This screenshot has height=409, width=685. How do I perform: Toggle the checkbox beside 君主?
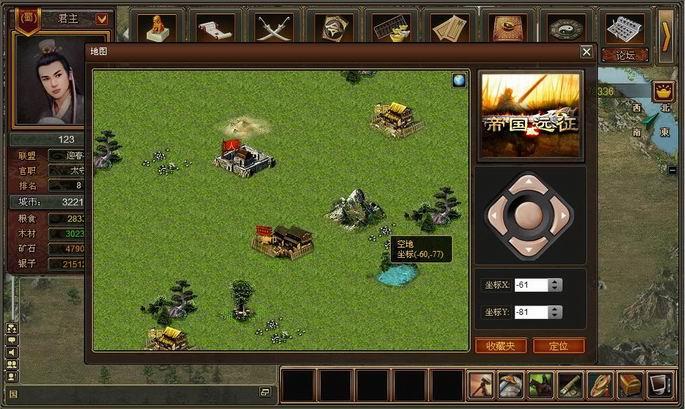coord(101,17)
